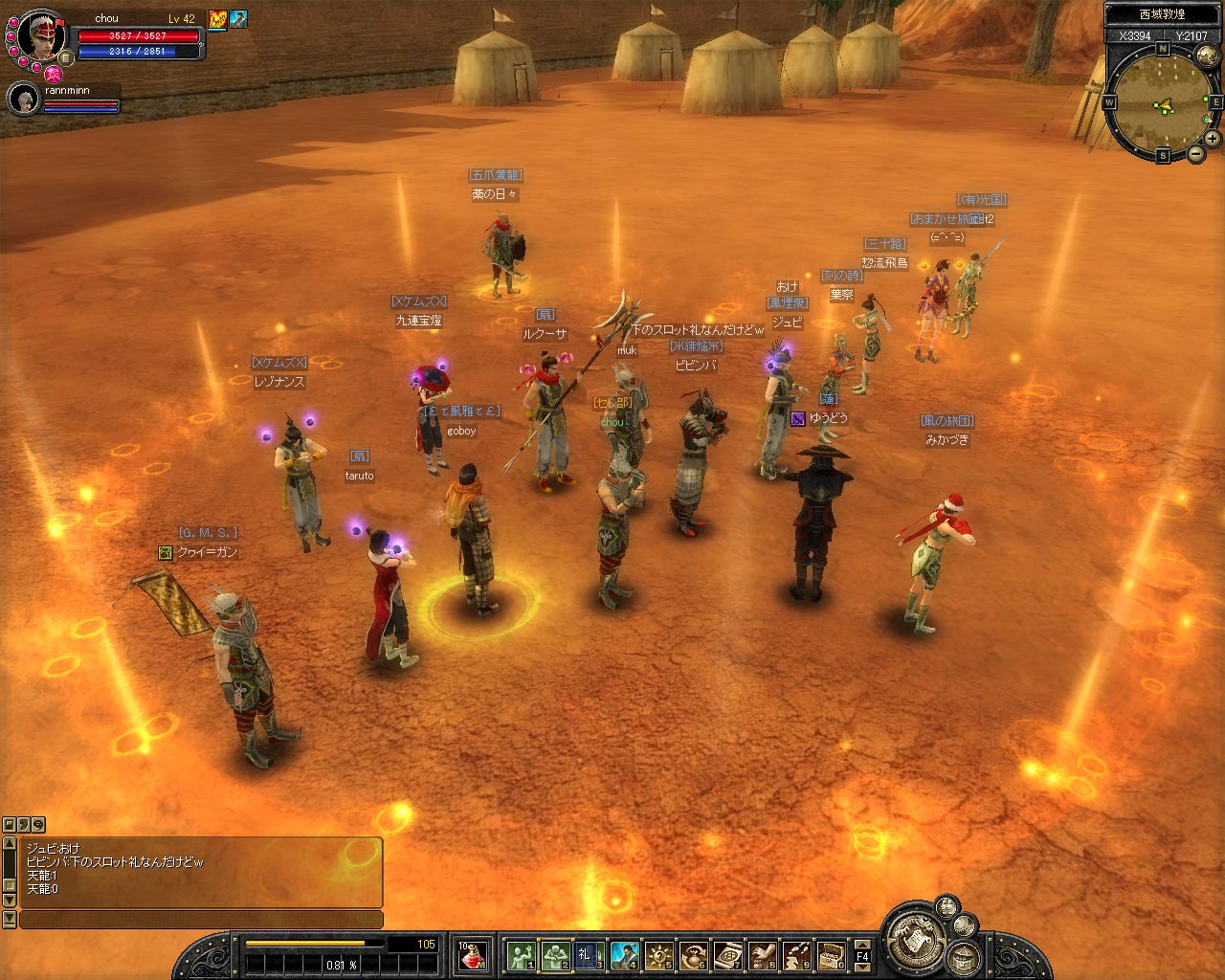The width and height of the screenshot is (1225, 980).
Task: Click the chat input field
Action: tap(201, 920)
